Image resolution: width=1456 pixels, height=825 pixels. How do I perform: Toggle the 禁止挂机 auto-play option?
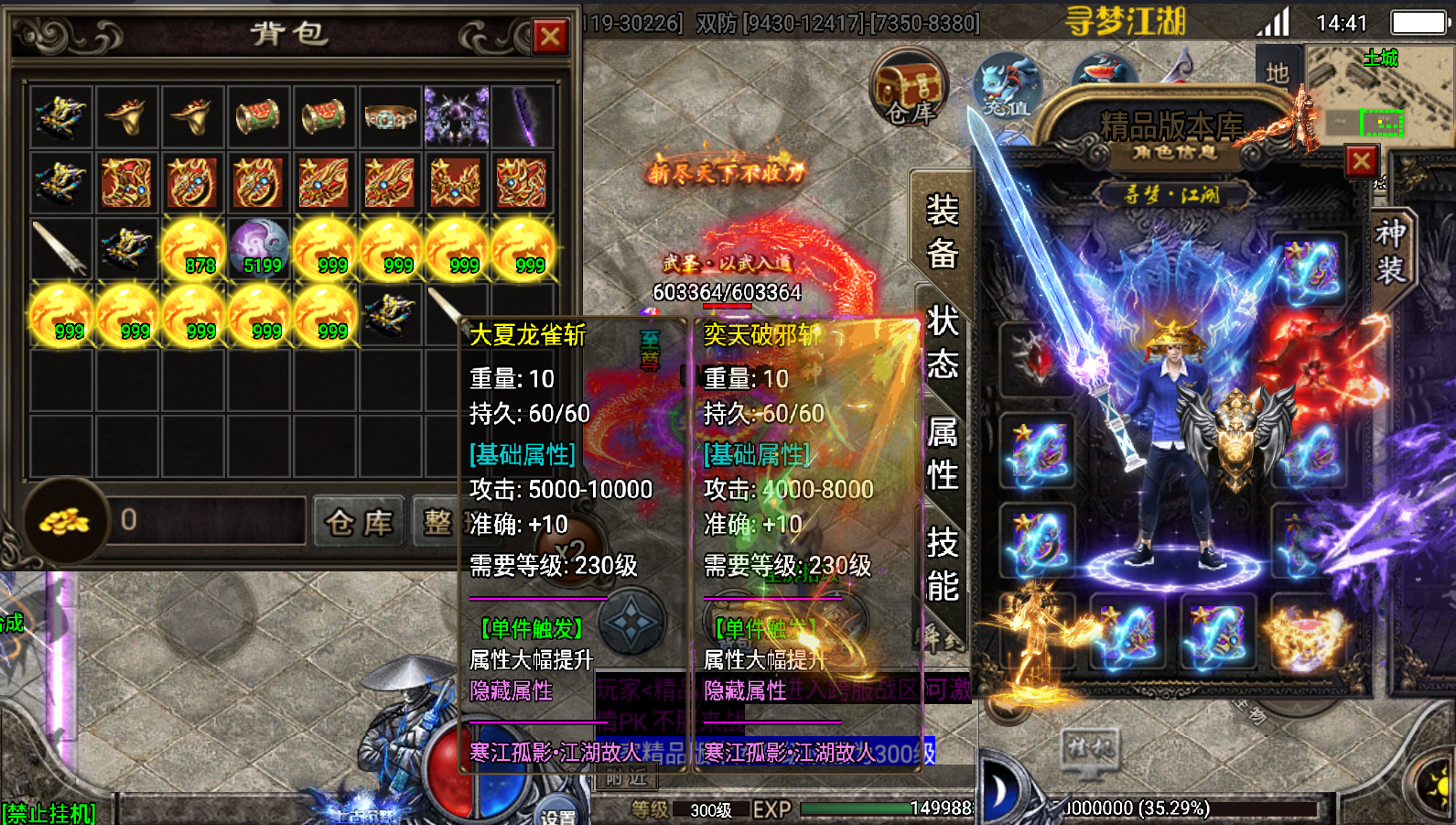click(x=49, y=813)
